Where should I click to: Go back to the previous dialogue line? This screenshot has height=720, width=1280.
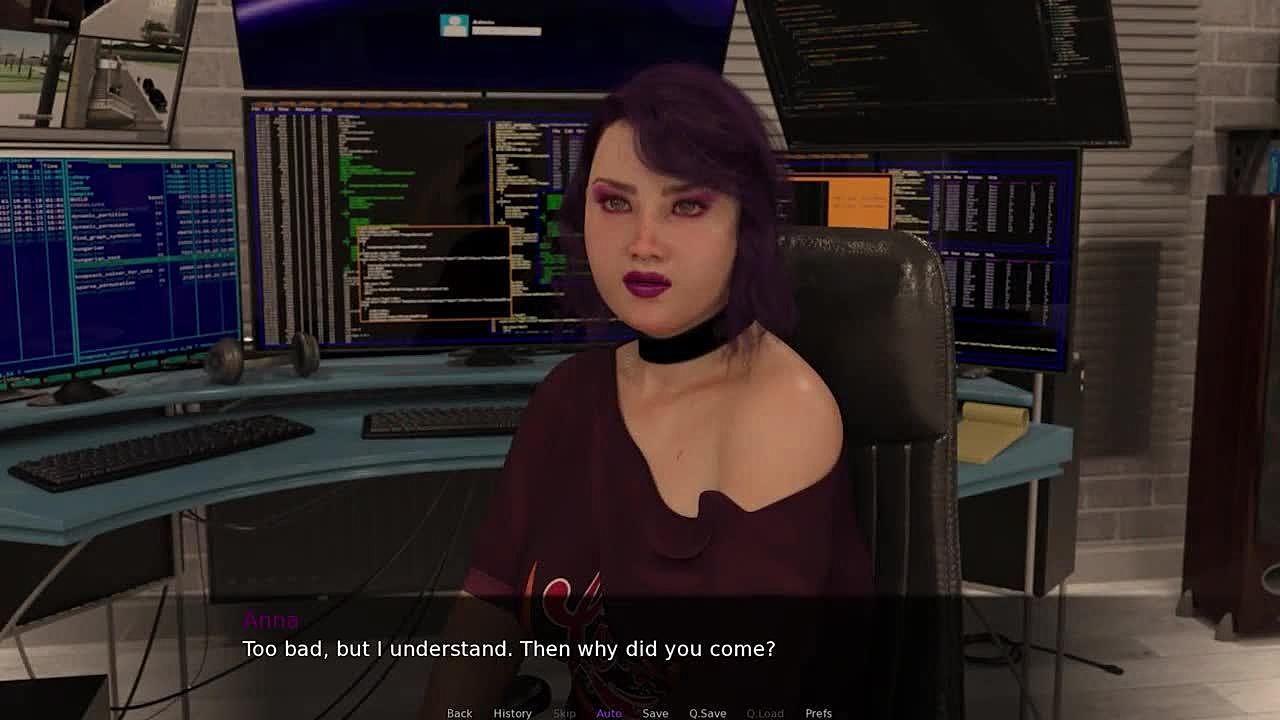tap(459, 713)
